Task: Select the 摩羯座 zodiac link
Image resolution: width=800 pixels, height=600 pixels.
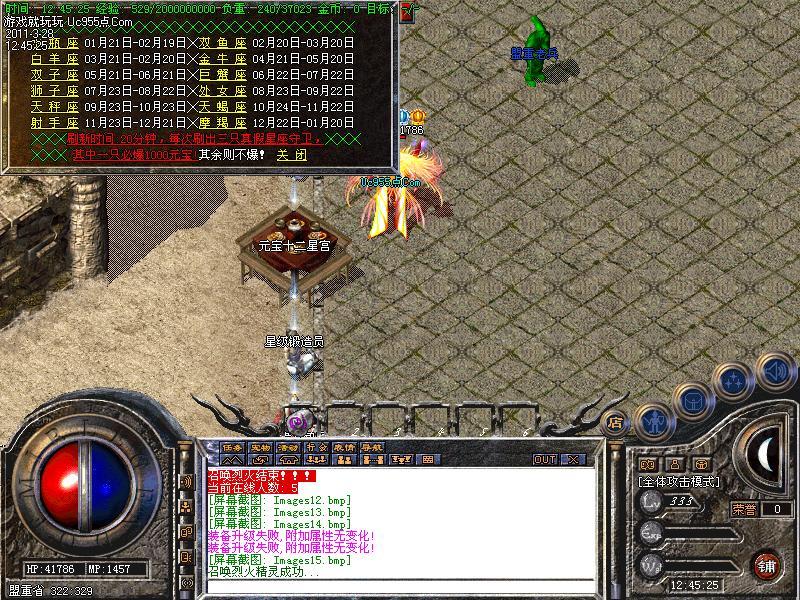Action: [x=219, y=122]
